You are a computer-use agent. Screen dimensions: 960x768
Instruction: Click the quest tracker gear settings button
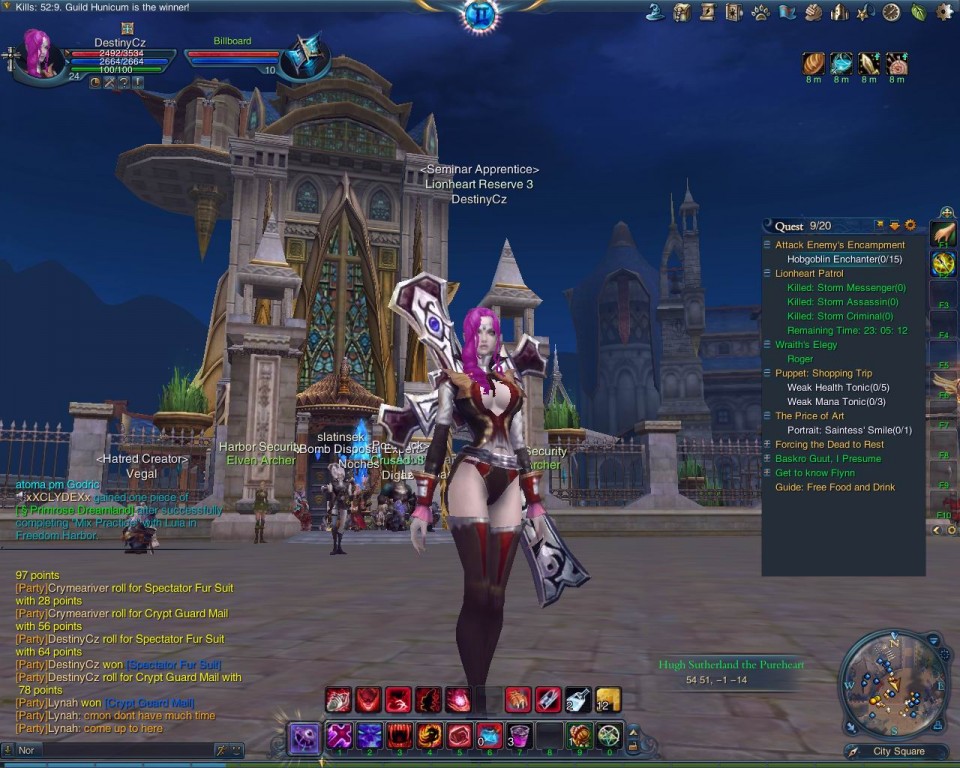click(910, 226)
